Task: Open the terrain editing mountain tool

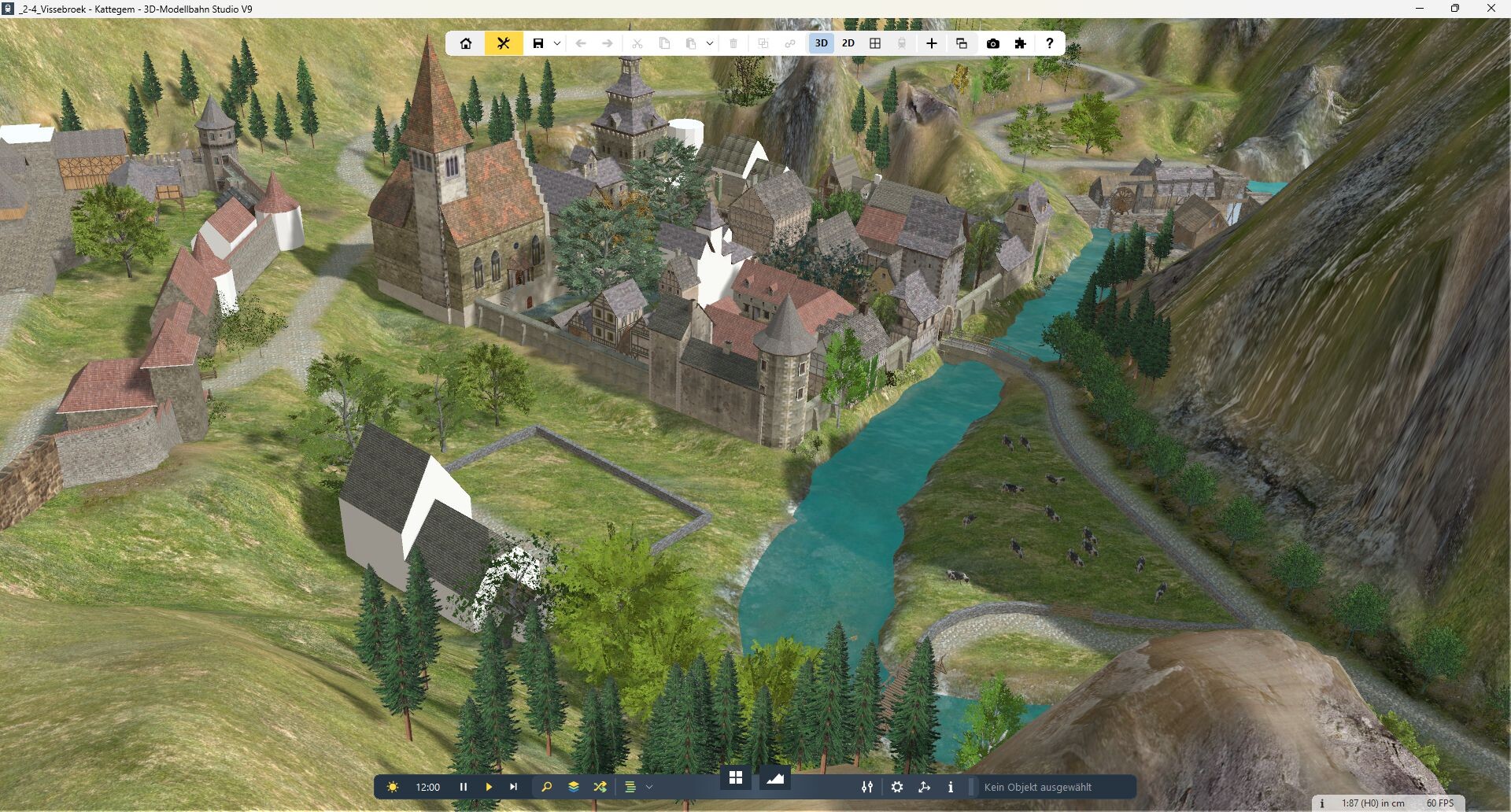Action: (775, 778)
